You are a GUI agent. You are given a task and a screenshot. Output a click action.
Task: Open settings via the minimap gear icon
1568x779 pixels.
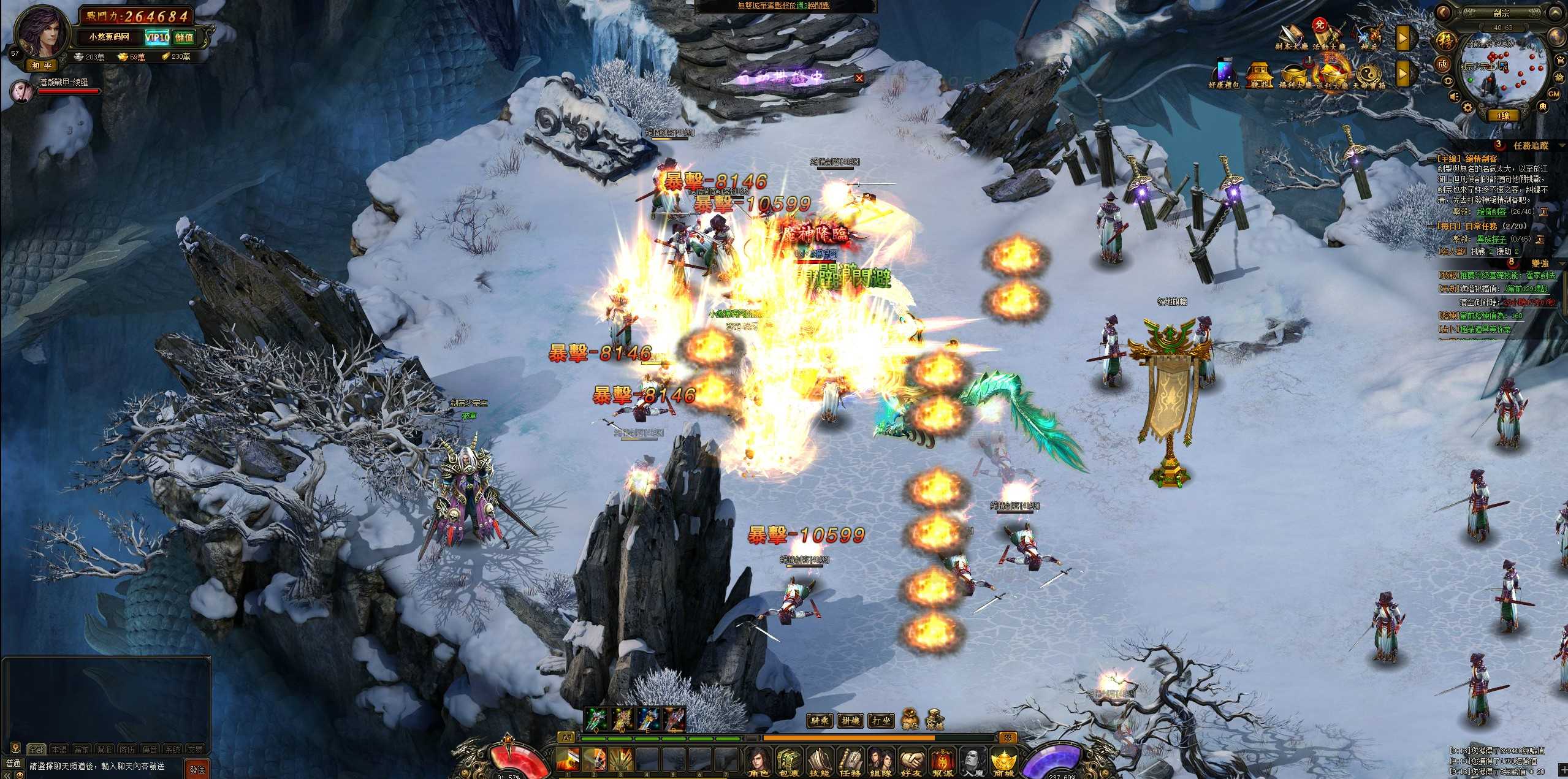1467,108
